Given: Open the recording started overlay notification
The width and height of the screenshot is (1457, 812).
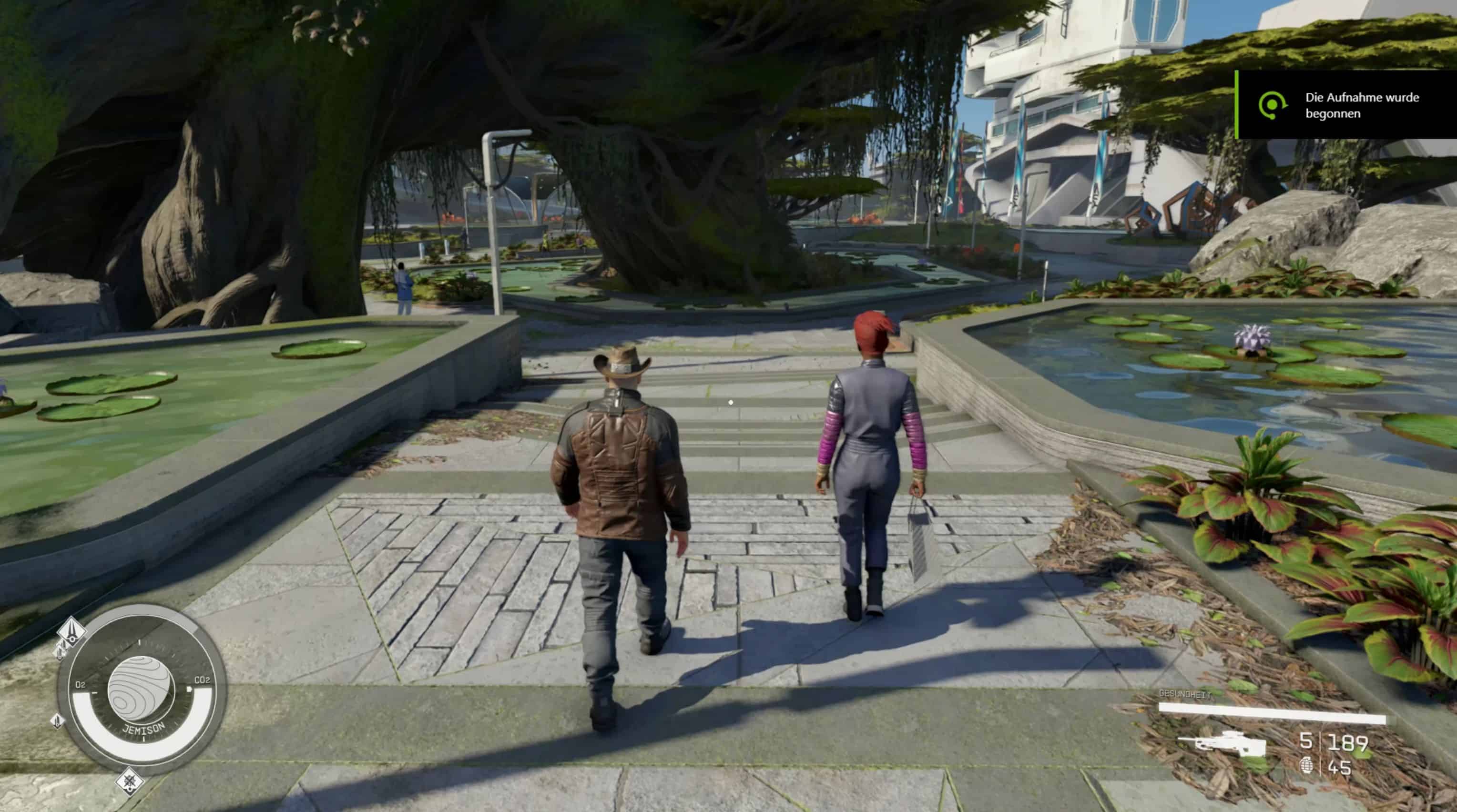Looking at the screenshot, I should coord(1346,105).
